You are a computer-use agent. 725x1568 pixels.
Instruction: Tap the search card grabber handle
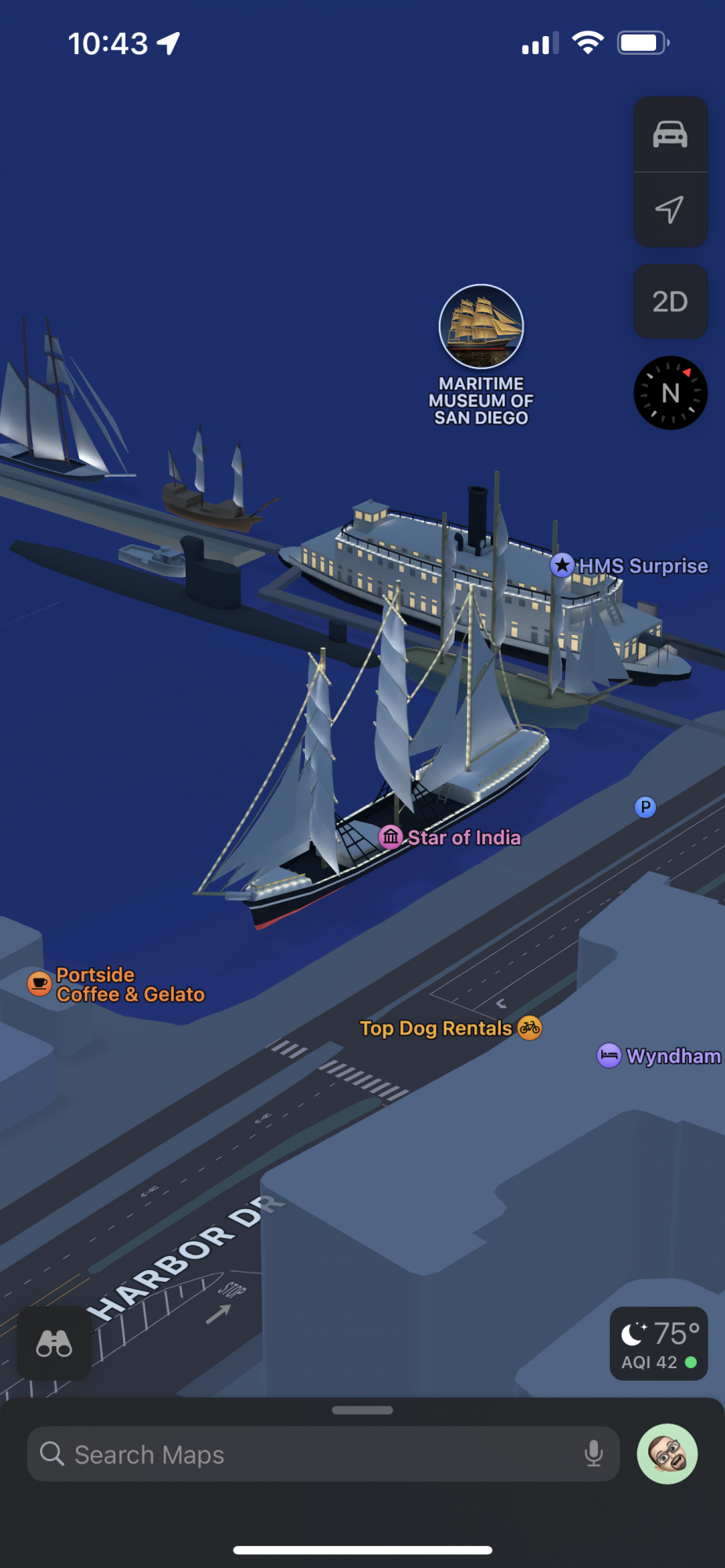[362, 1410]
